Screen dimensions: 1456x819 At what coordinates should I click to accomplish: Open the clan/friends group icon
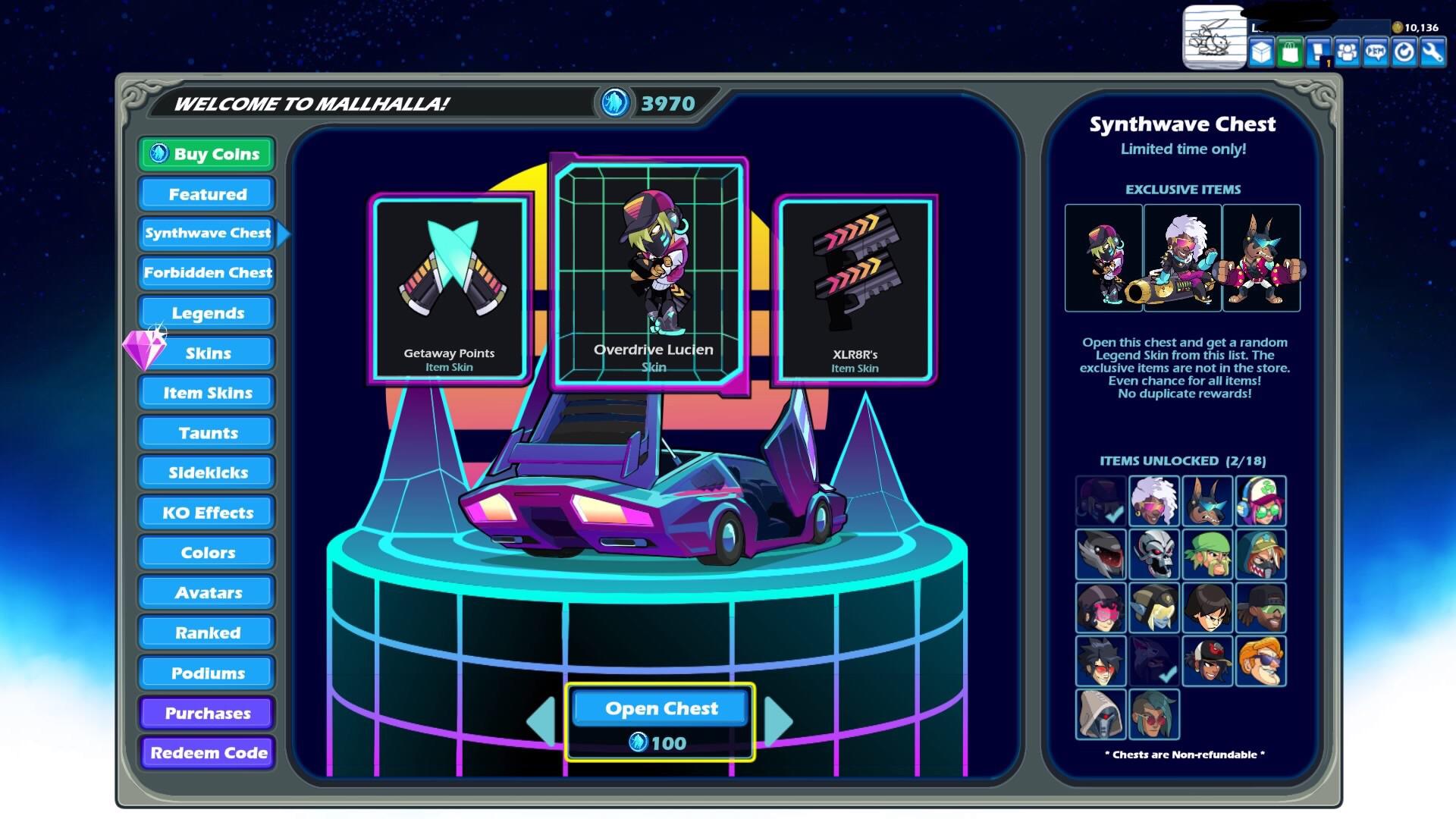(1347, 50)
